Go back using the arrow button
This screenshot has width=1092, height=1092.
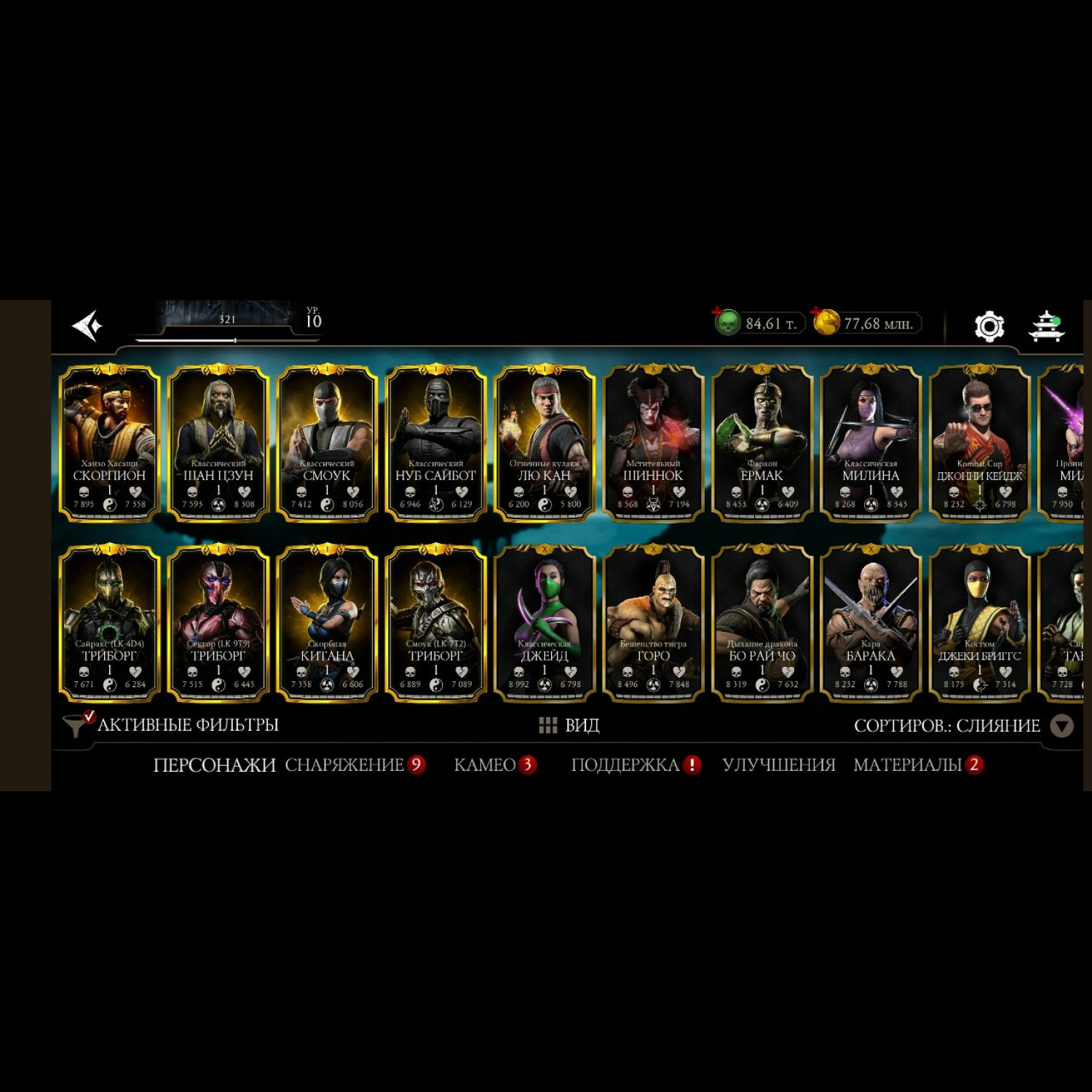[87, 325]
